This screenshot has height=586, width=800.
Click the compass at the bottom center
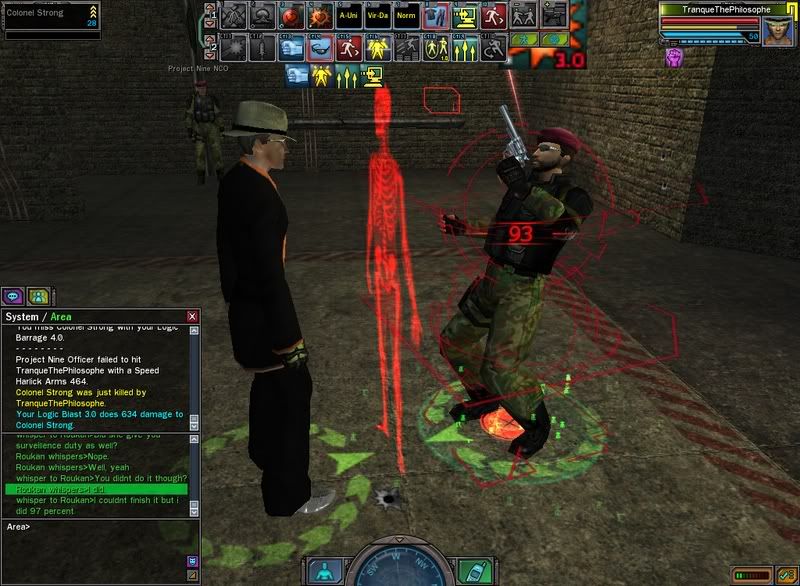click(x=400, y=566)
